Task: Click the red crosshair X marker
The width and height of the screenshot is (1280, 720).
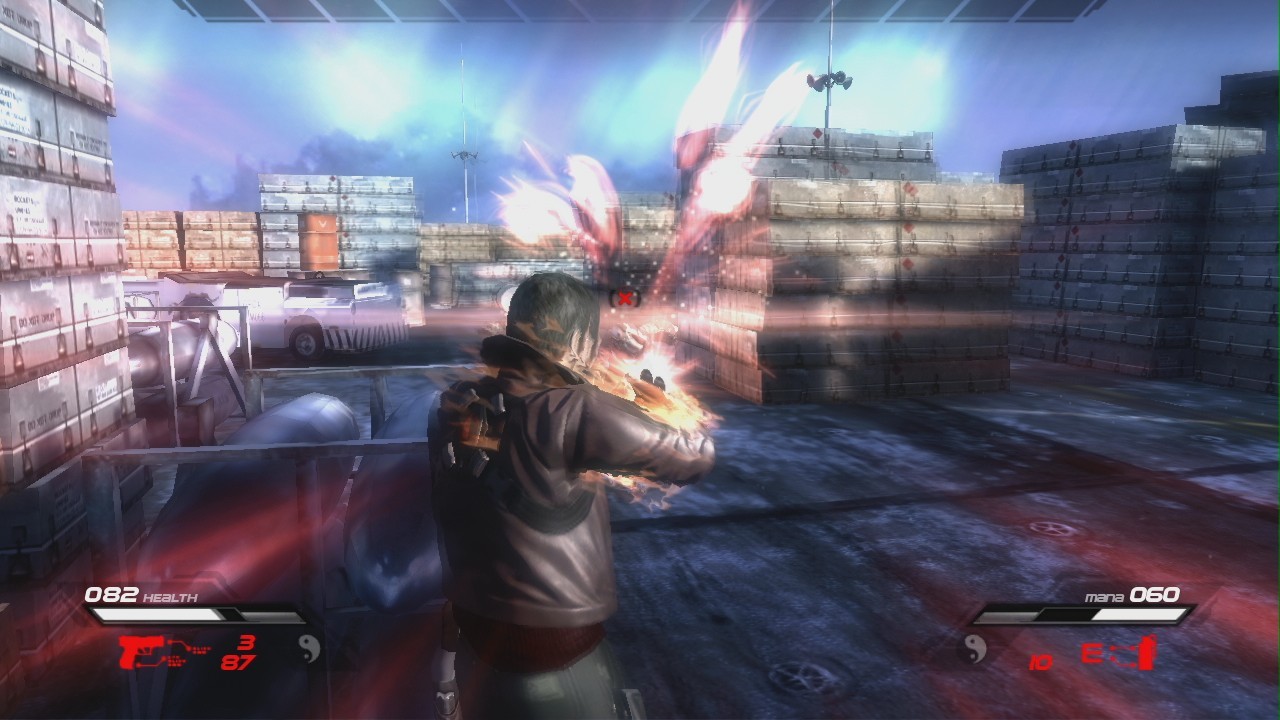Action: [627, 296]
